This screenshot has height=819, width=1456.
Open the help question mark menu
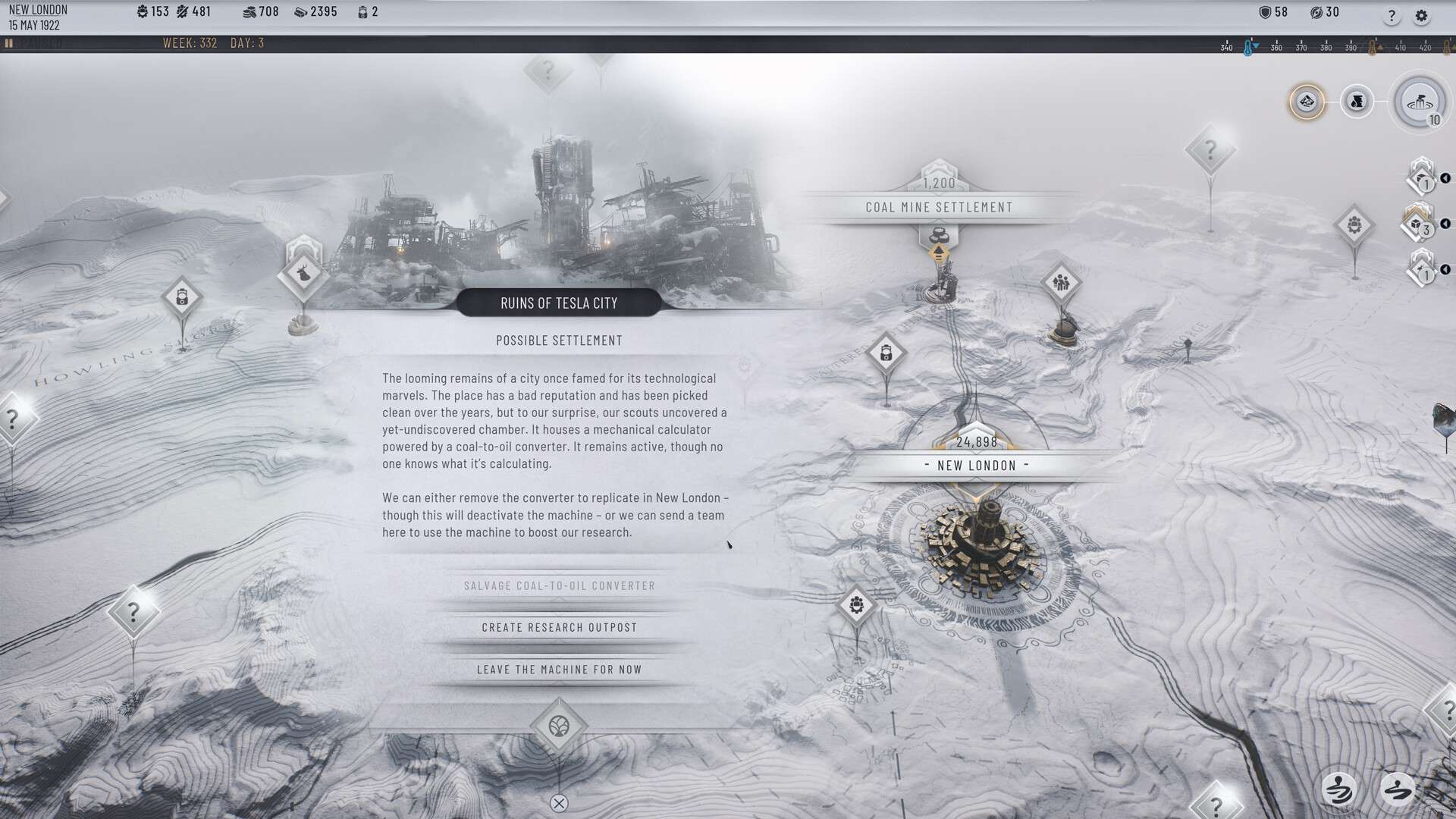click(x=1392, y=16)
